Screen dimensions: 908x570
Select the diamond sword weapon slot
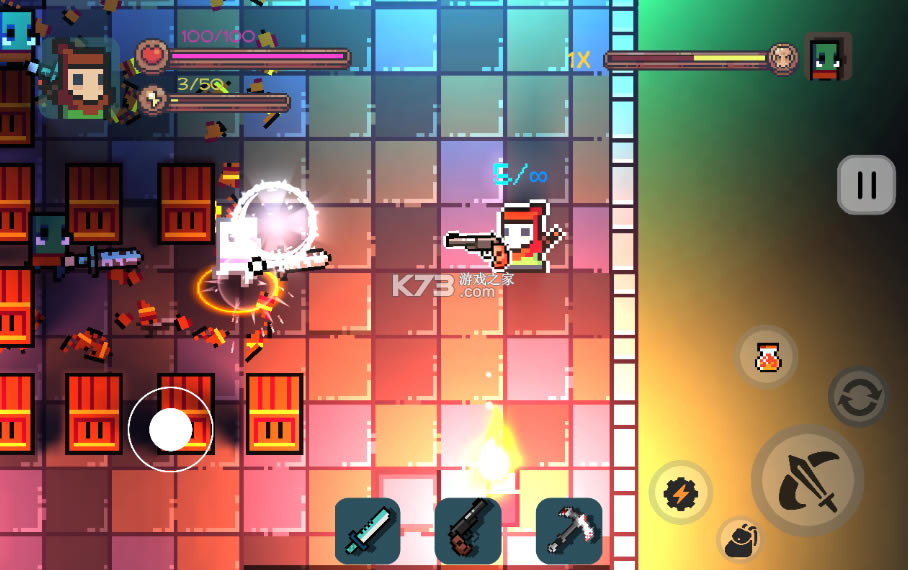click(x=367, y=531)
